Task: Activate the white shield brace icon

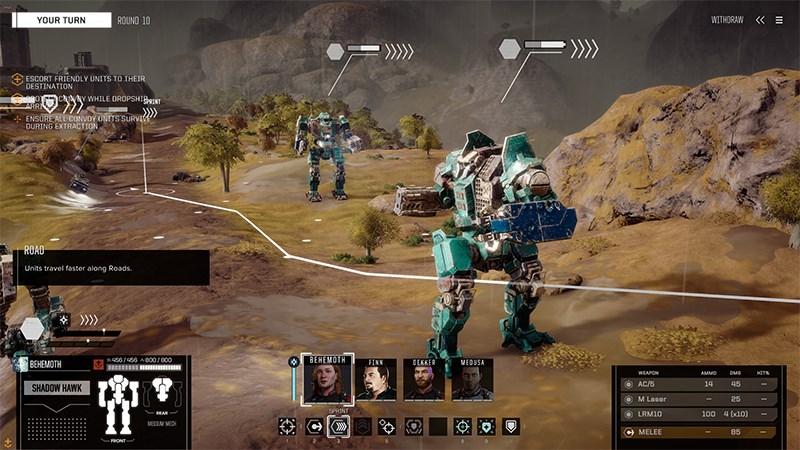Action: 511,426
